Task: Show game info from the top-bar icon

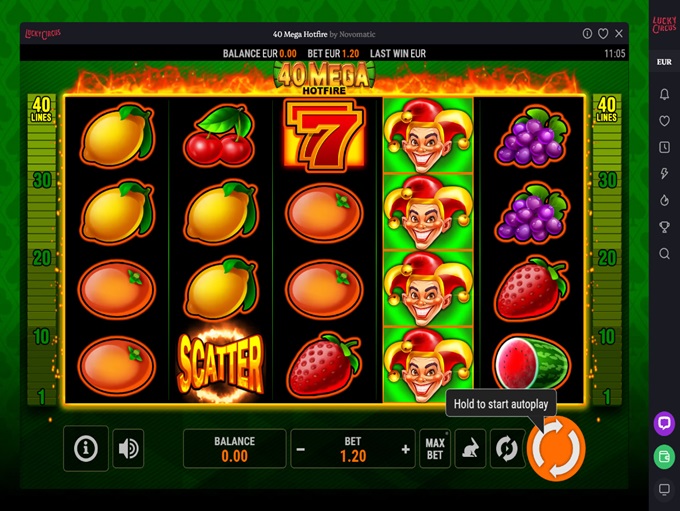Action: tap(587, 33)
